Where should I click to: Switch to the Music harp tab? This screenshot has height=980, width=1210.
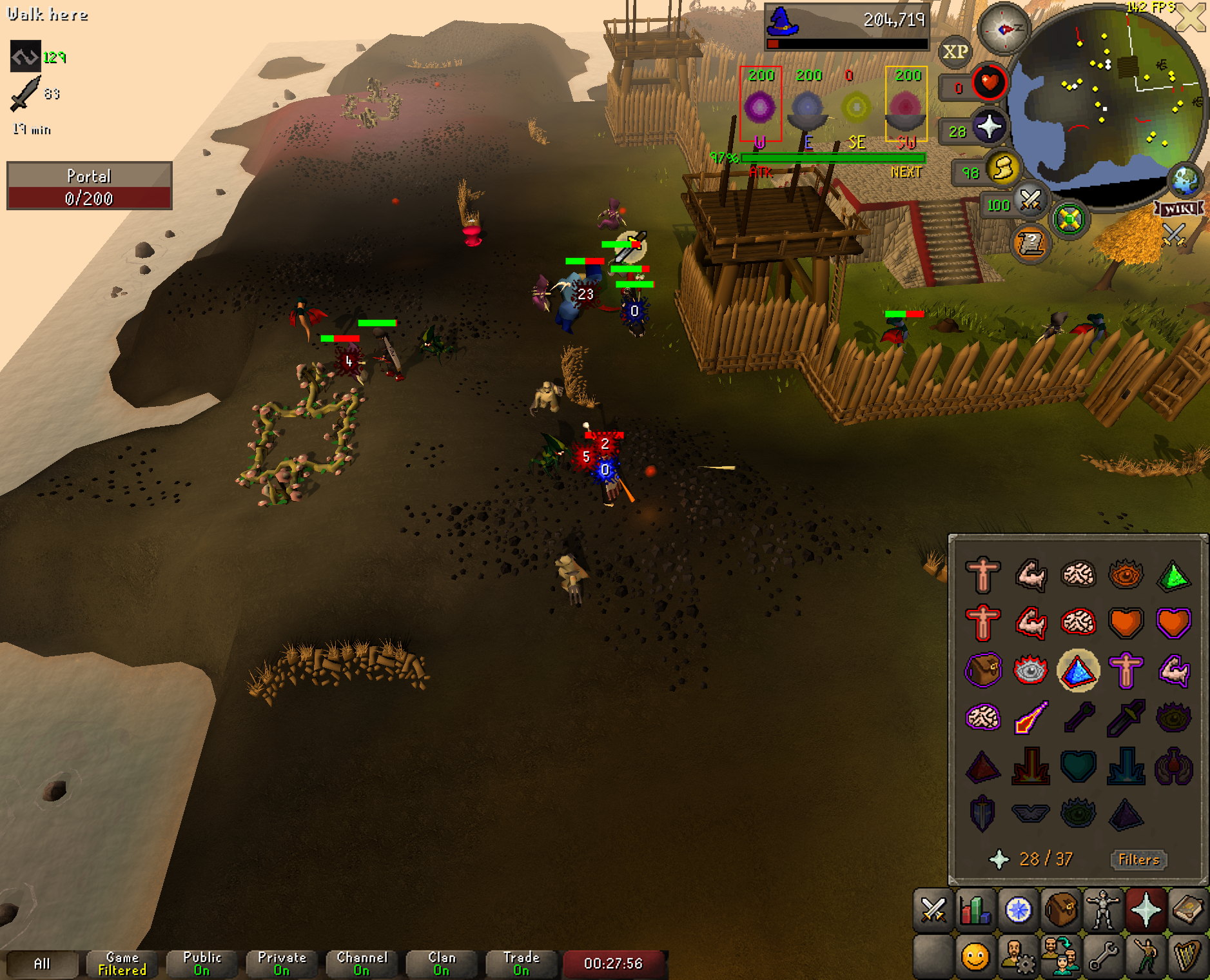pyautogui.click(x=1188, y=956)
